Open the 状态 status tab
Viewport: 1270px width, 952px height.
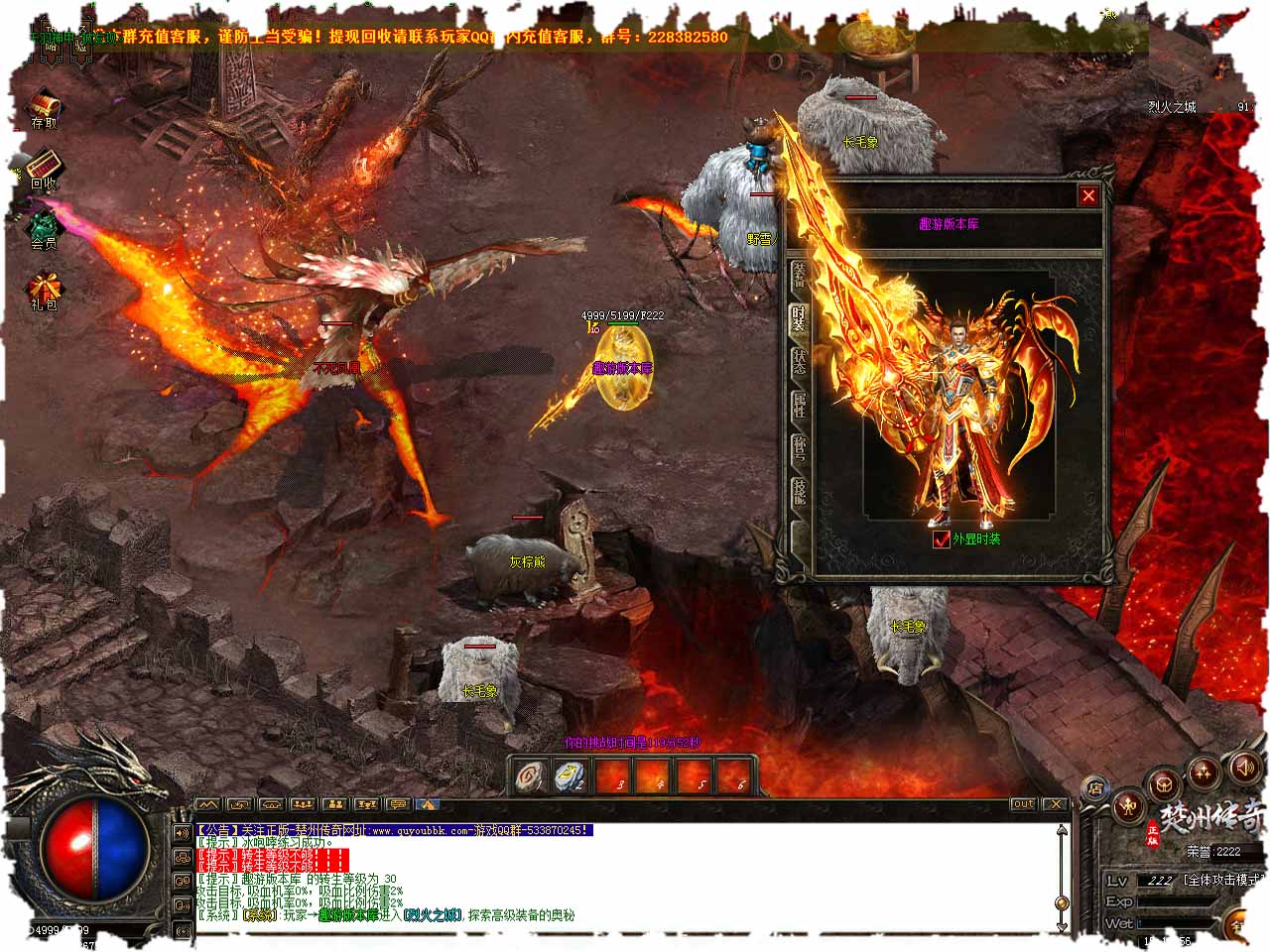(x=799, y=363)
